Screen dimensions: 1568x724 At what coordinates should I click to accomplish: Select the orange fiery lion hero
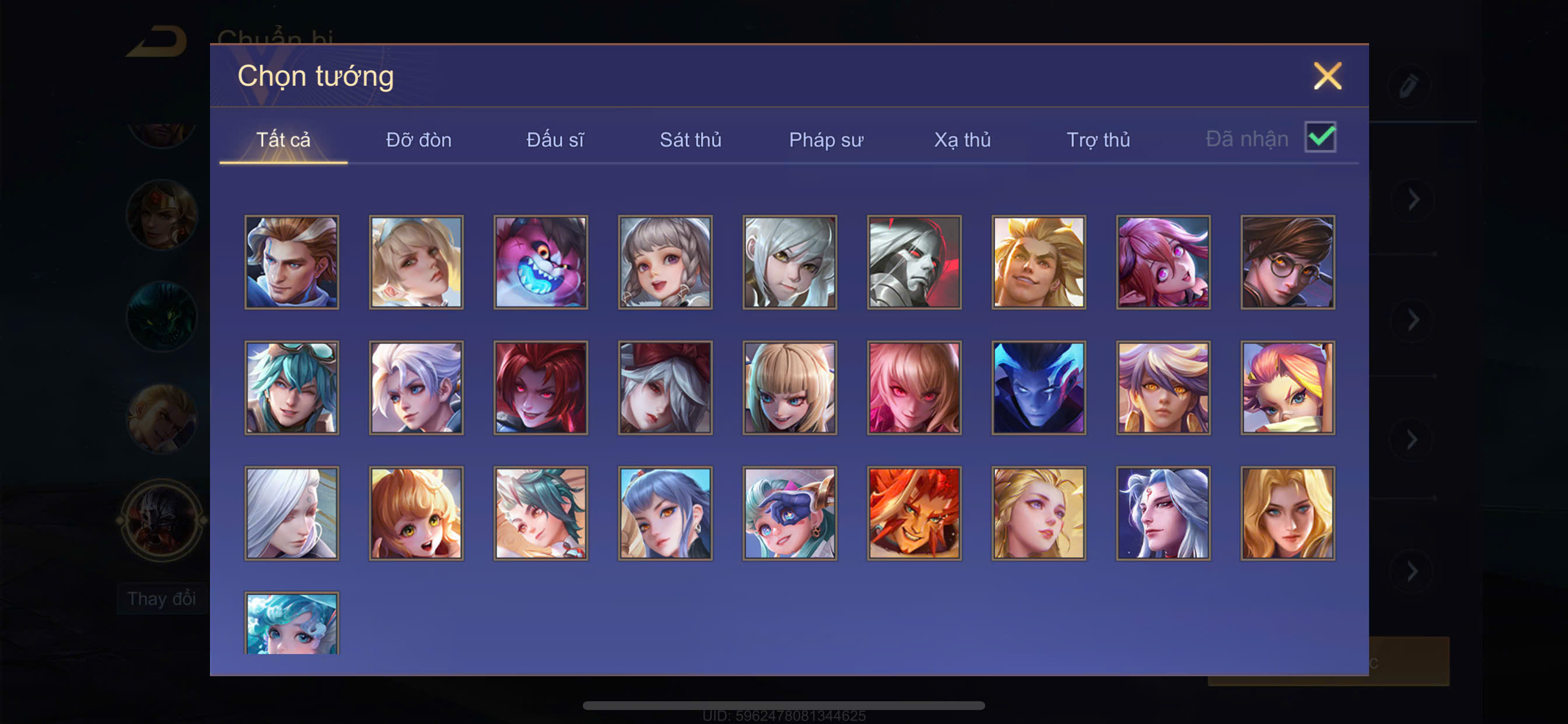click(x=914, y=514)
